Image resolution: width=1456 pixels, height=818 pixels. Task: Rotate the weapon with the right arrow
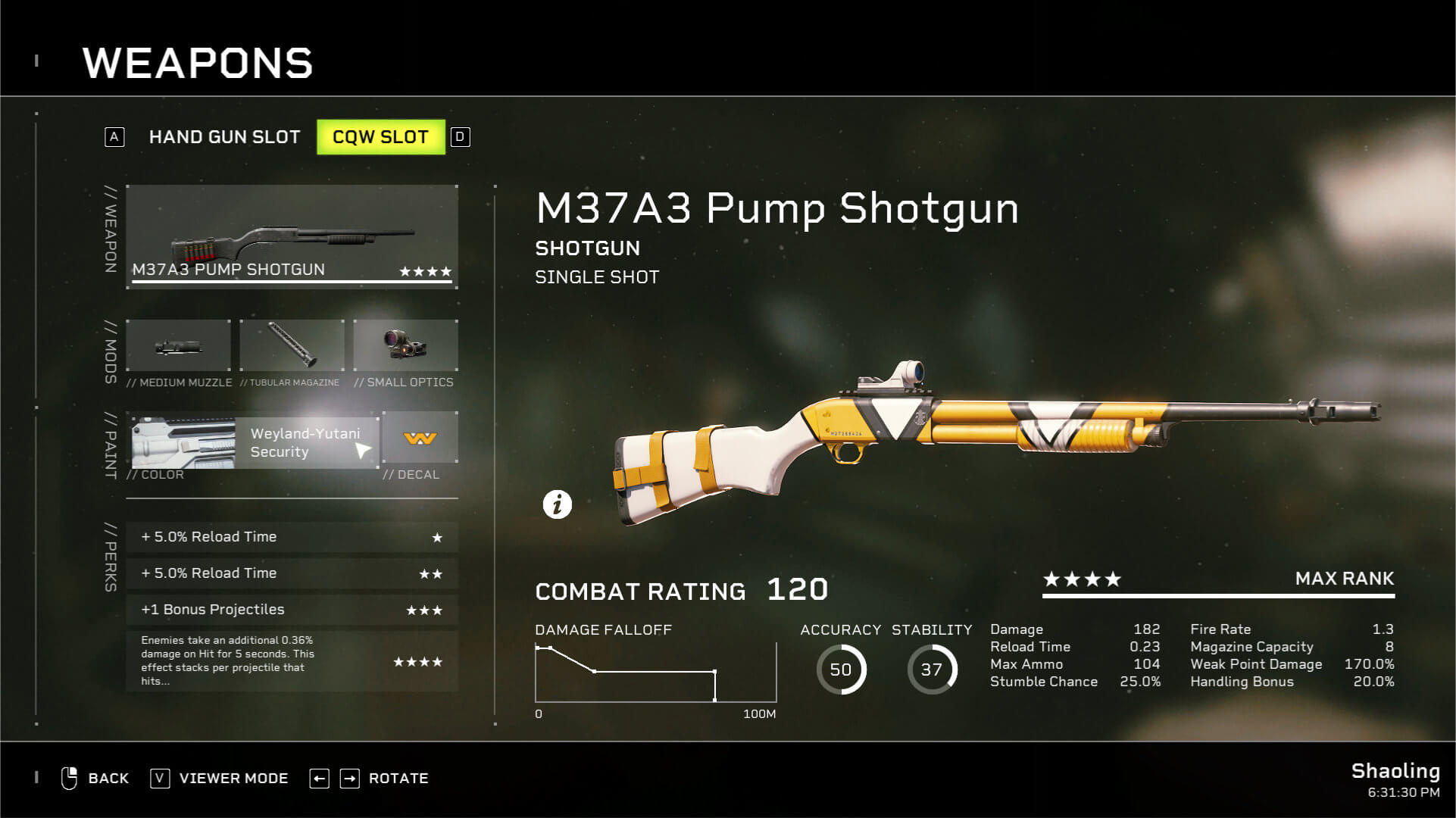click(x=350, y=779)
